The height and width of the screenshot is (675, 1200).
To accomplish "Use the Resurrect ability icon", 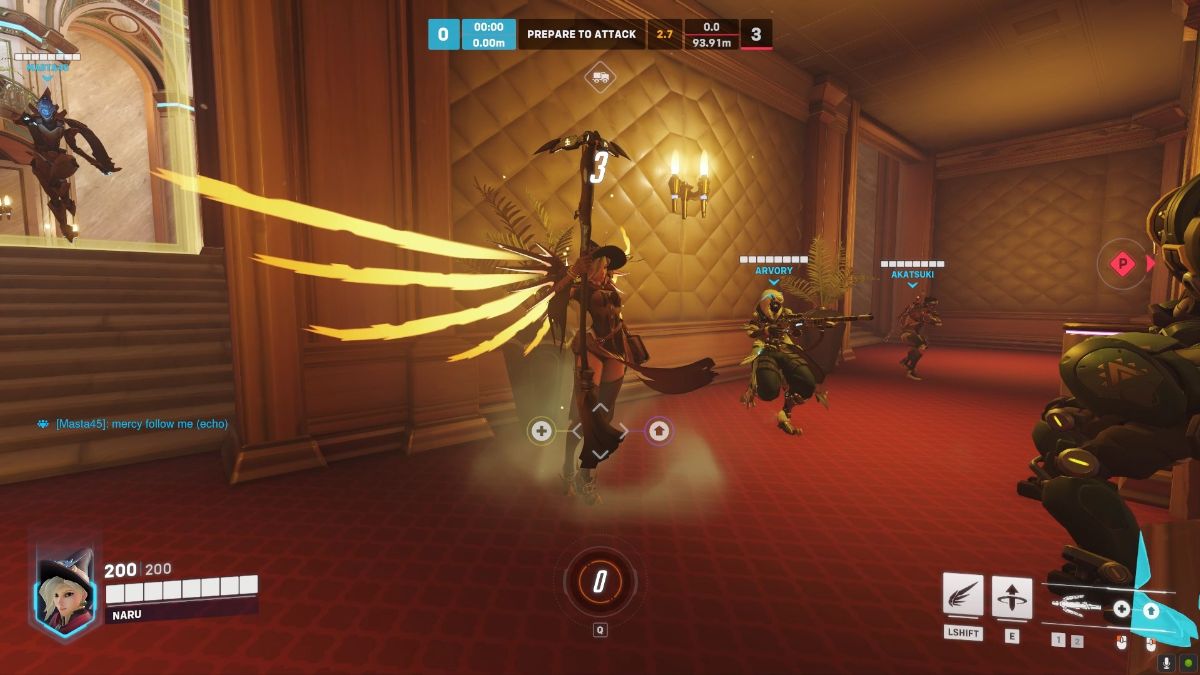I will 1012,597.
